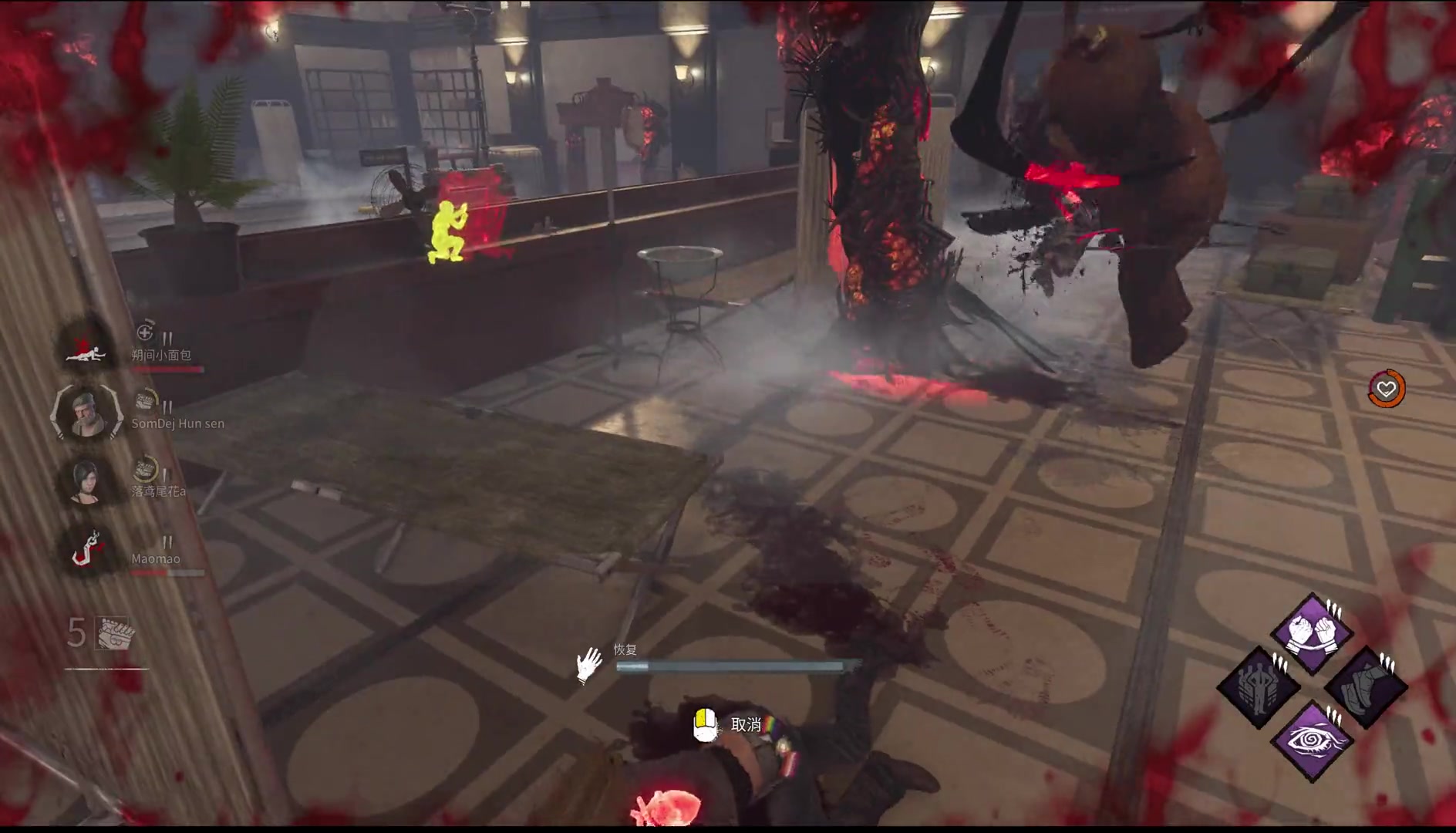The image size is (1456, 833).
Task: Select the bound fists perk icon
Action: (x=1312, y=632)
